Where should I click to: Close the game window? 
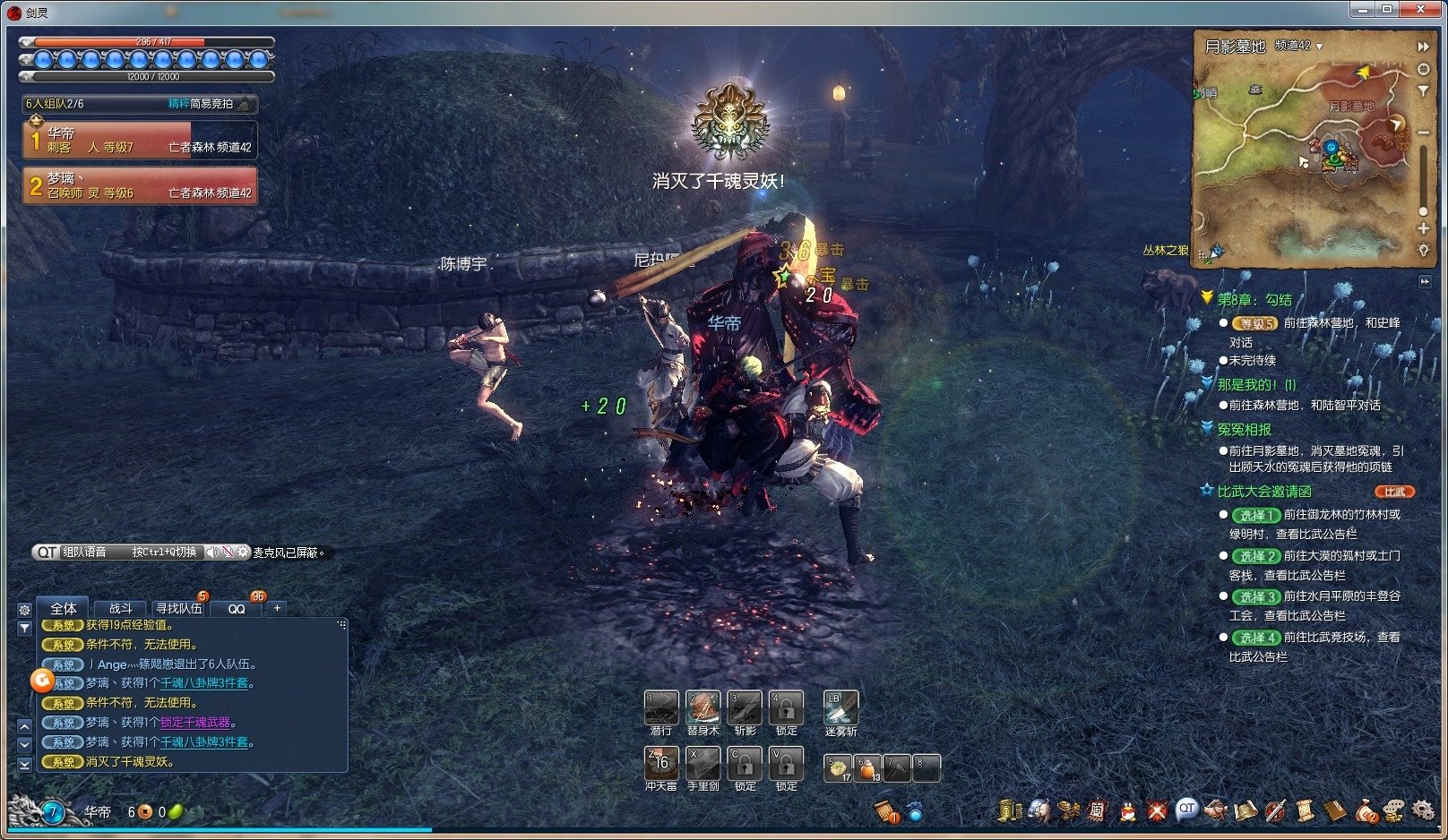click(1421, 9)
